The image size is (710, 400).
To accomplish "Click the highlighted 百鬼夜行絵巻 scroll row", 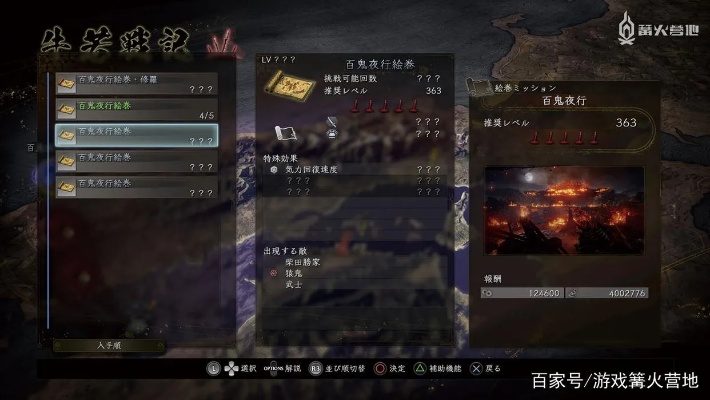I will (x=136, y=134).
